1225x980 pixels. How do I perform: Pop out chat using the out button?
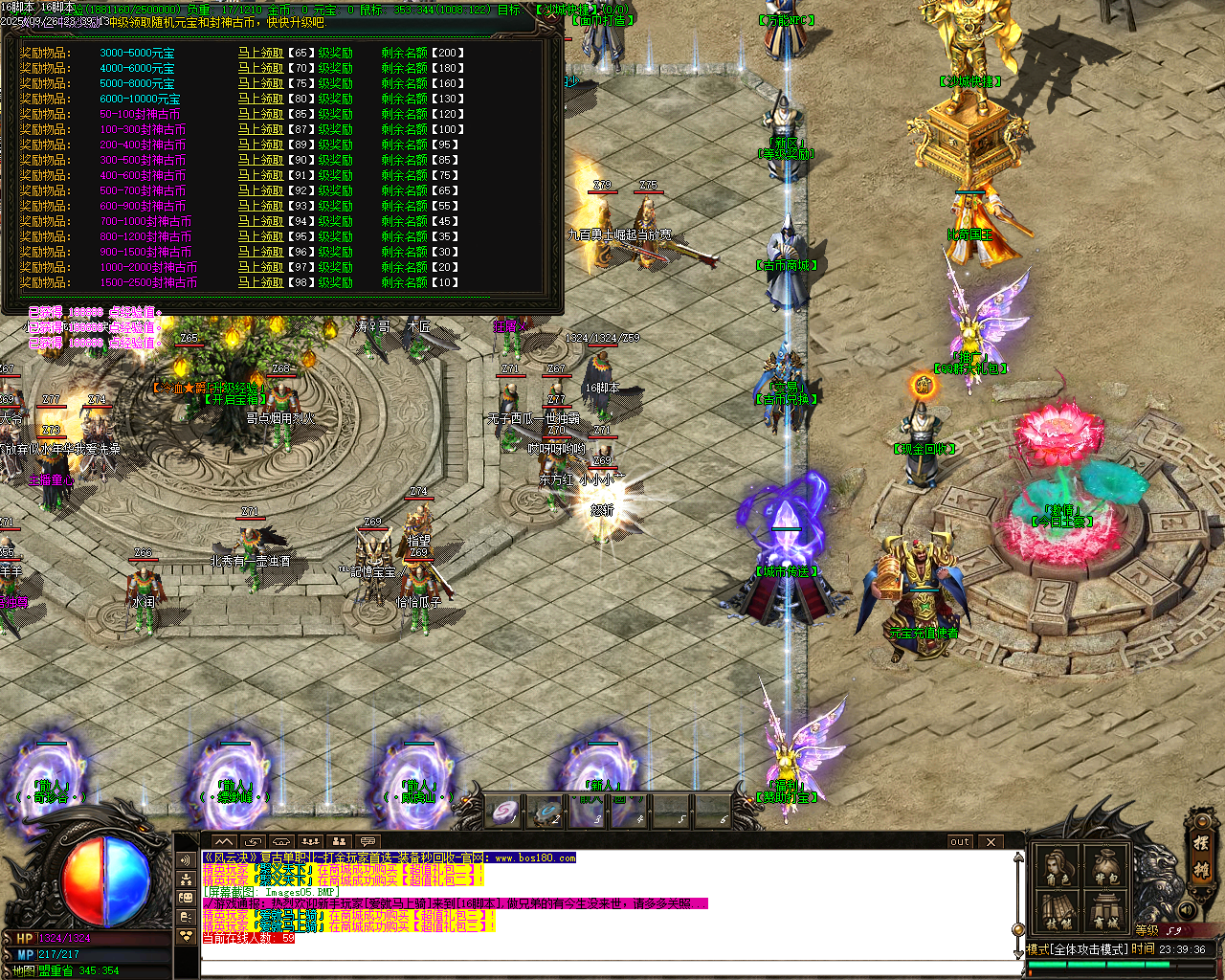point(960,841)
